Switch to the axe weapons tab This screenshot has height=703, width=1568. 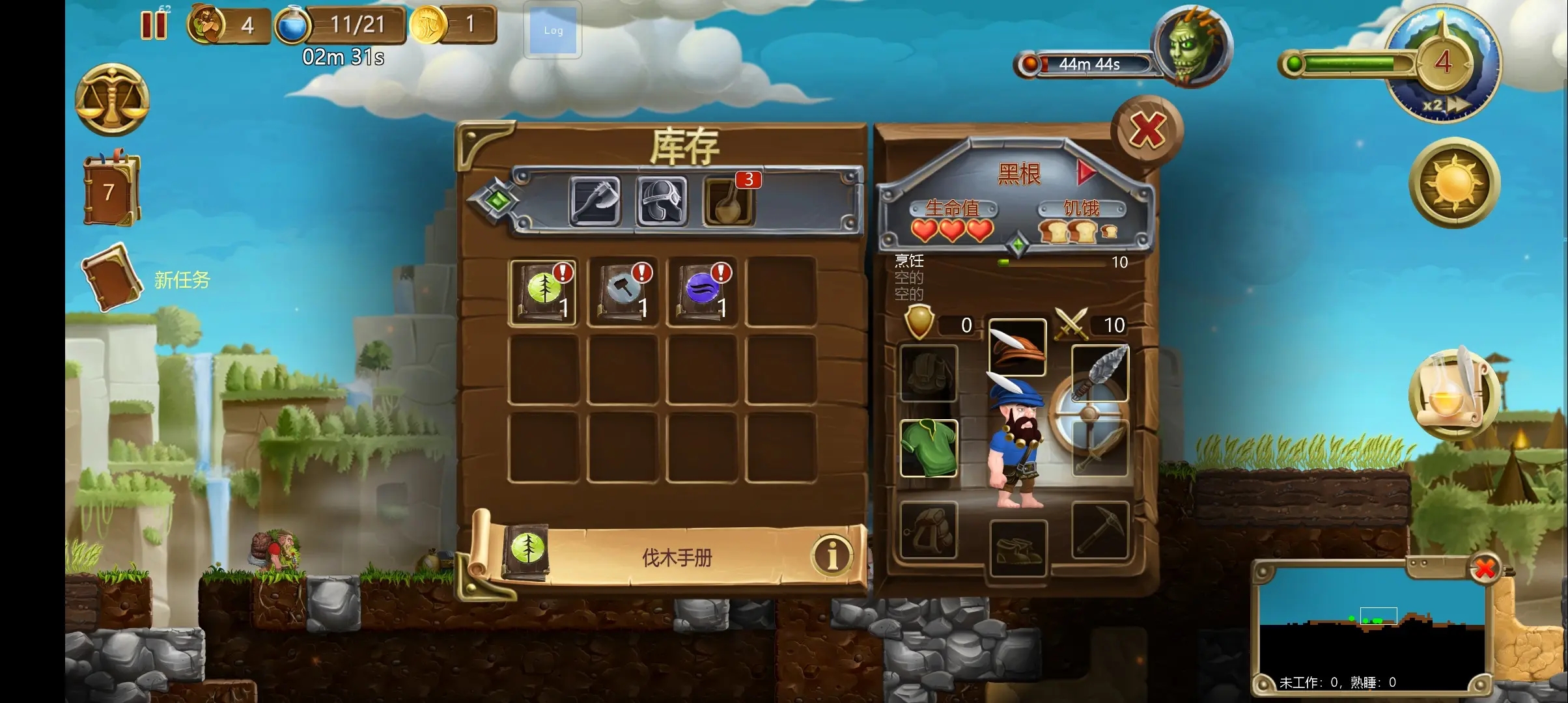click(x=595, y=201)
